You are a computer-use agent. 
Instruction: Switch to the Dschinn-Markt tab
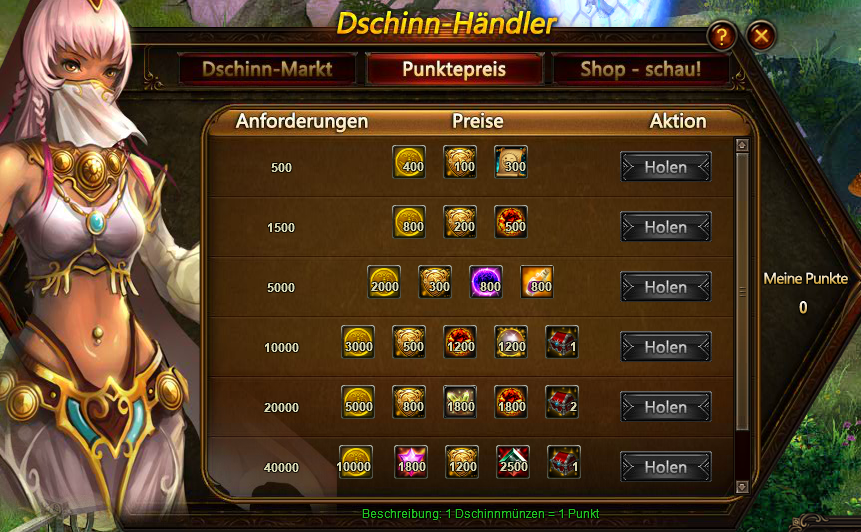(266, 70)
